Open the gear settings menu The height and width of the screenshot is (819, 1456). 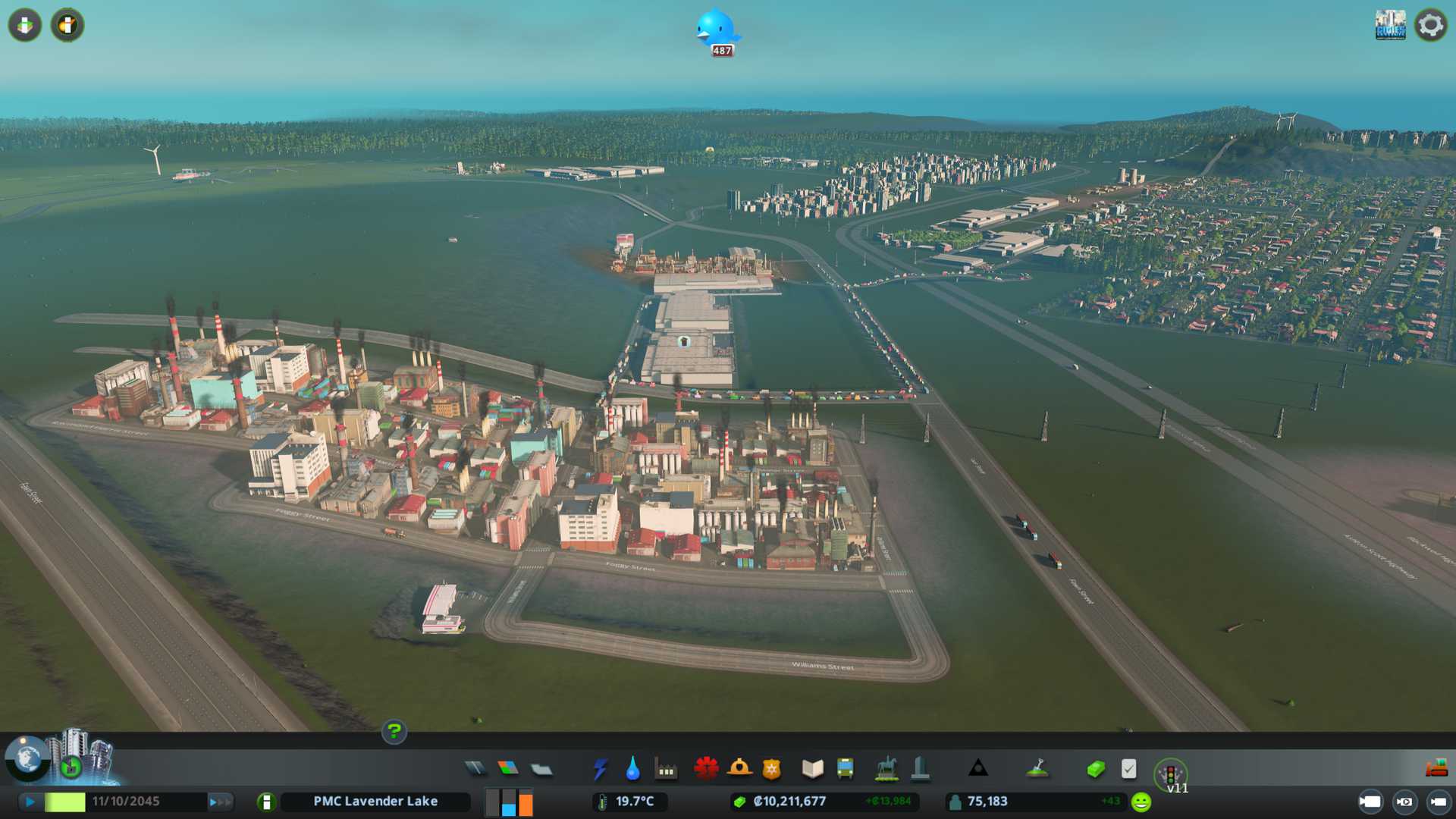coord(1430,26)
